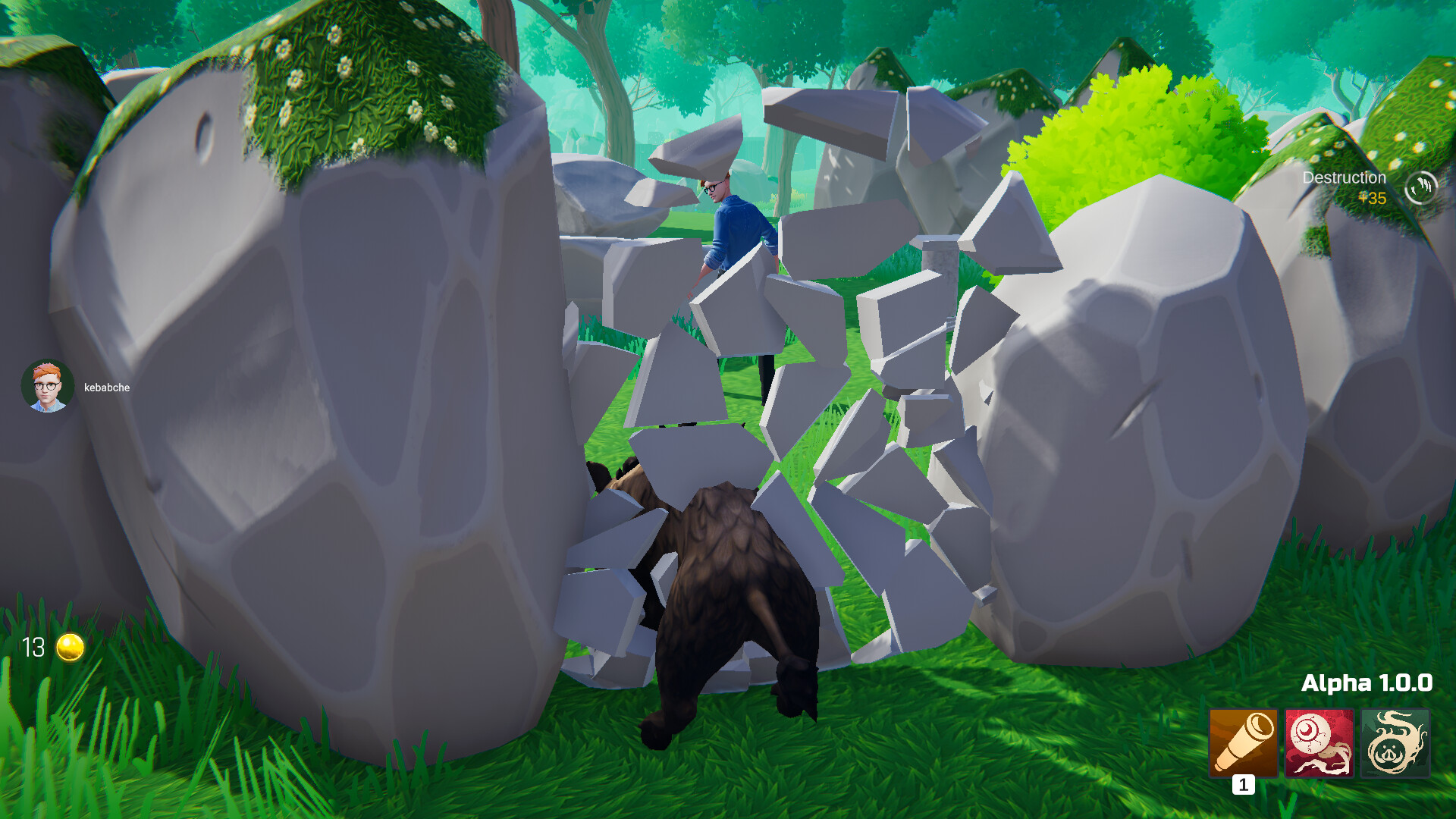The image size is (1456, 819).
Task: Click the player name kebabche
Action: [107, 387]
